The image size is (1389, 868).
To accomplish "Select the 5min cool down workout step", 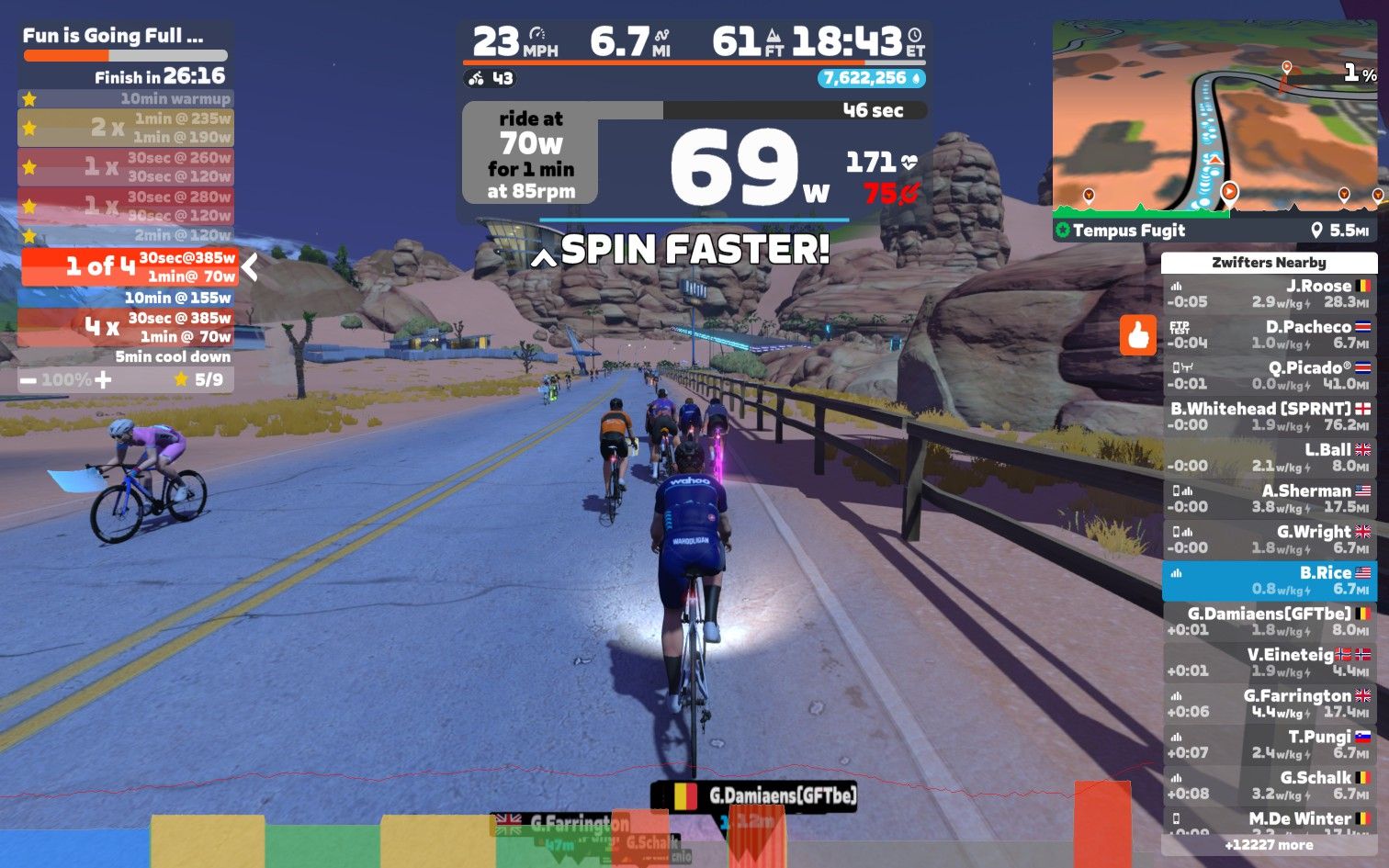I will [x=125, y=356].
